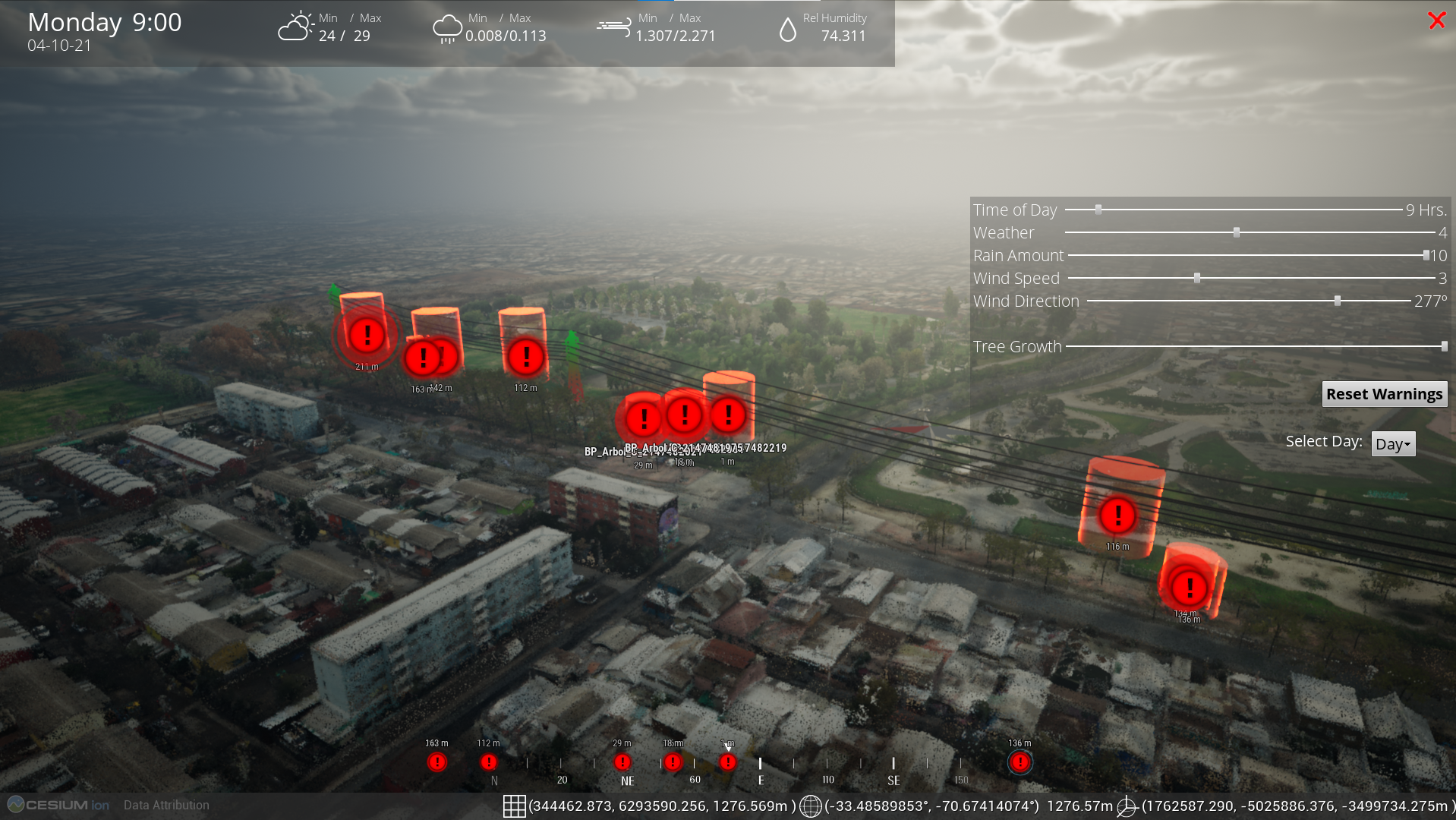Select the 116 m warning marker

pyautogui.click(x=1117, y=516)
